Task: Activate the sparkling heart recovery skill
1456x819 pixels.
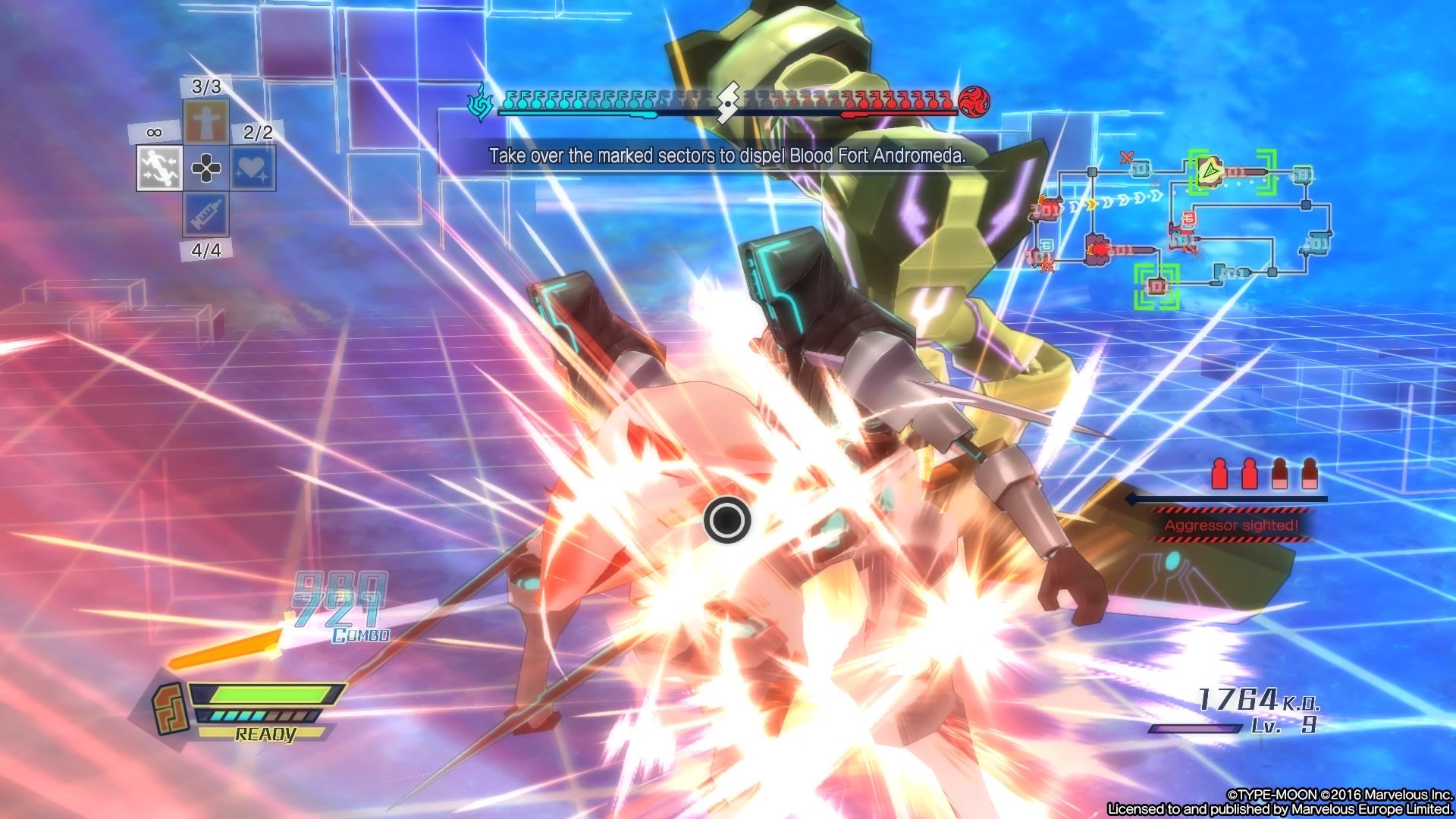Action: coord(253,168)
